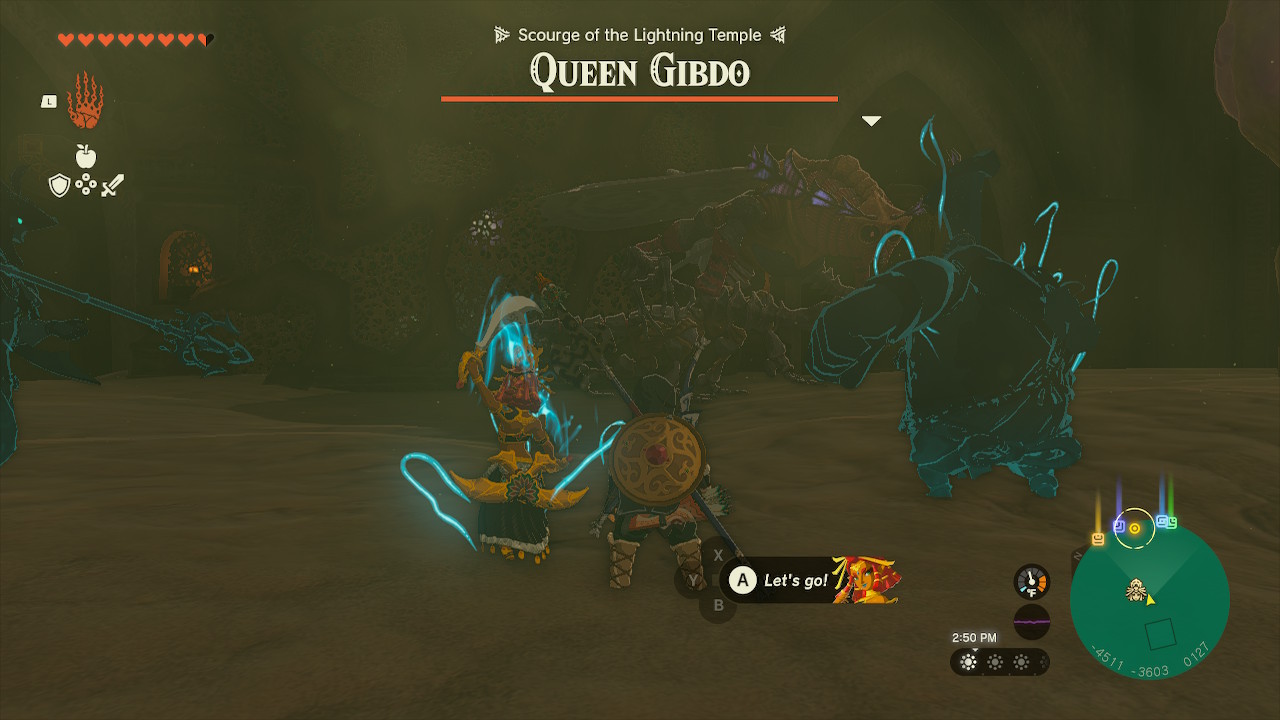The width and height of the screenshot is (1280, 720).
Task: Click the temperature gauge
Action: click(x=1031, y=580)
